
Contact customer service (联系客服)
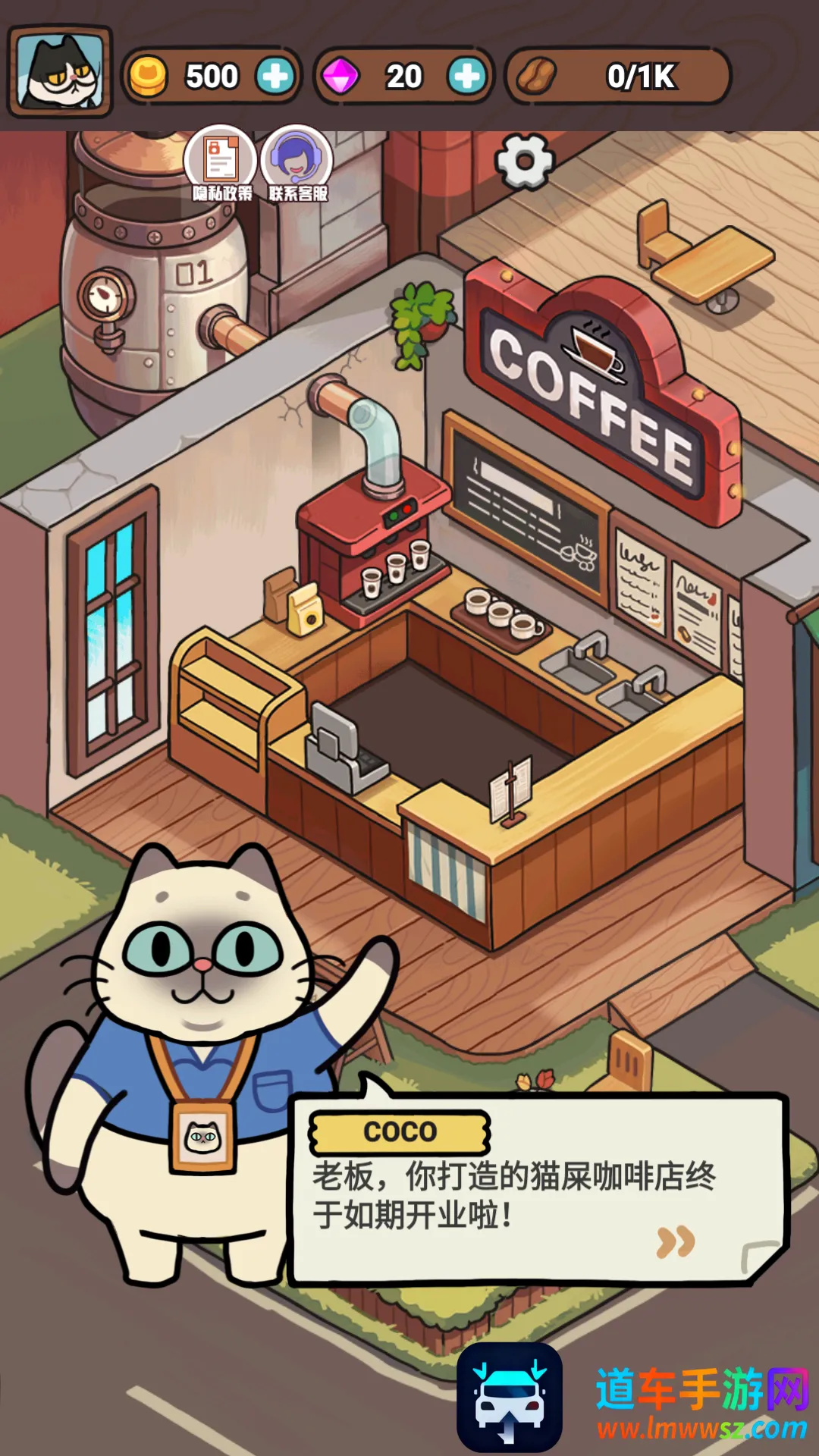[297, 162]
